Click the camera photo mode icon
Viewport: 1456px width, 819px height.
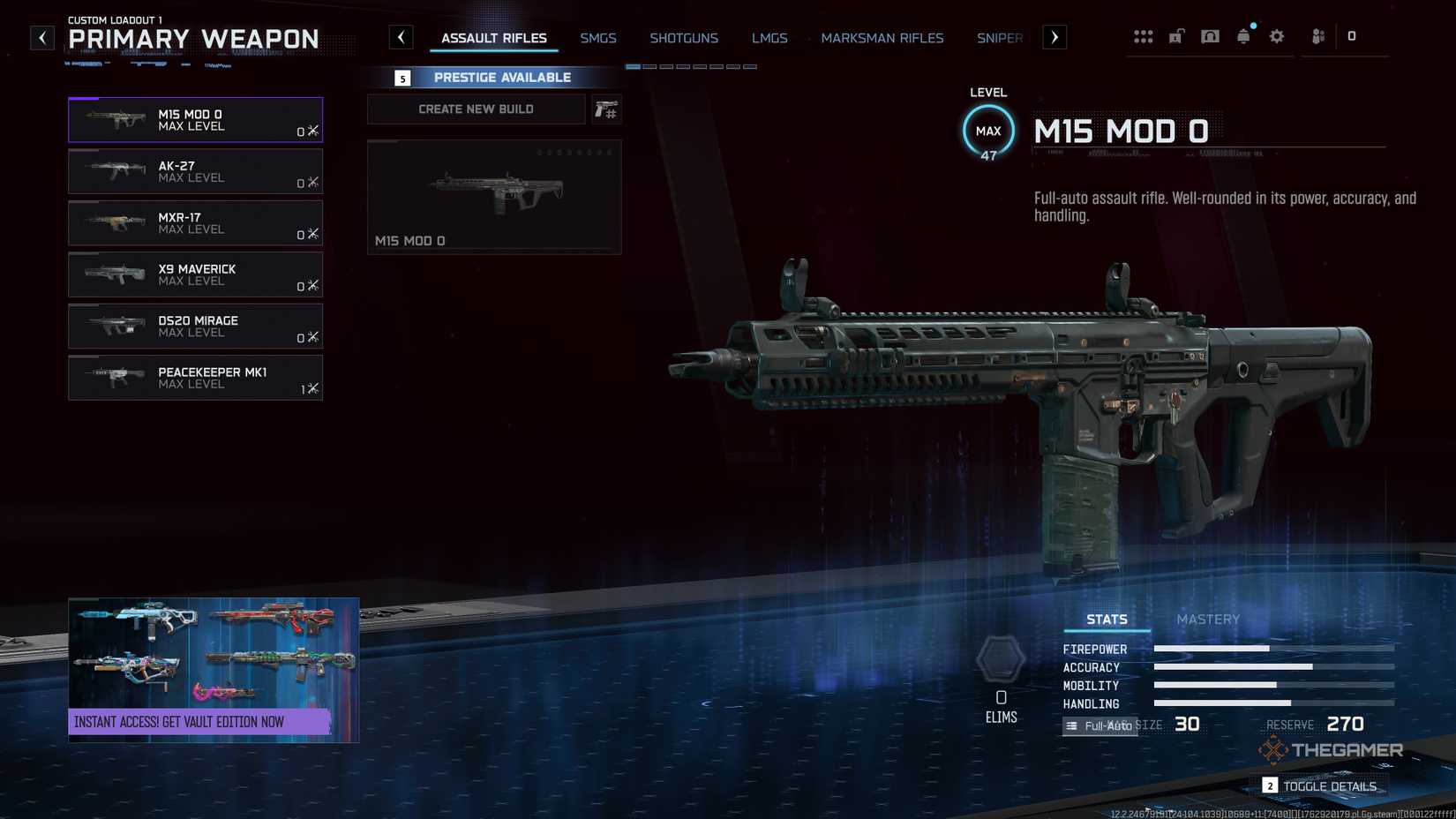(1210, 36)
